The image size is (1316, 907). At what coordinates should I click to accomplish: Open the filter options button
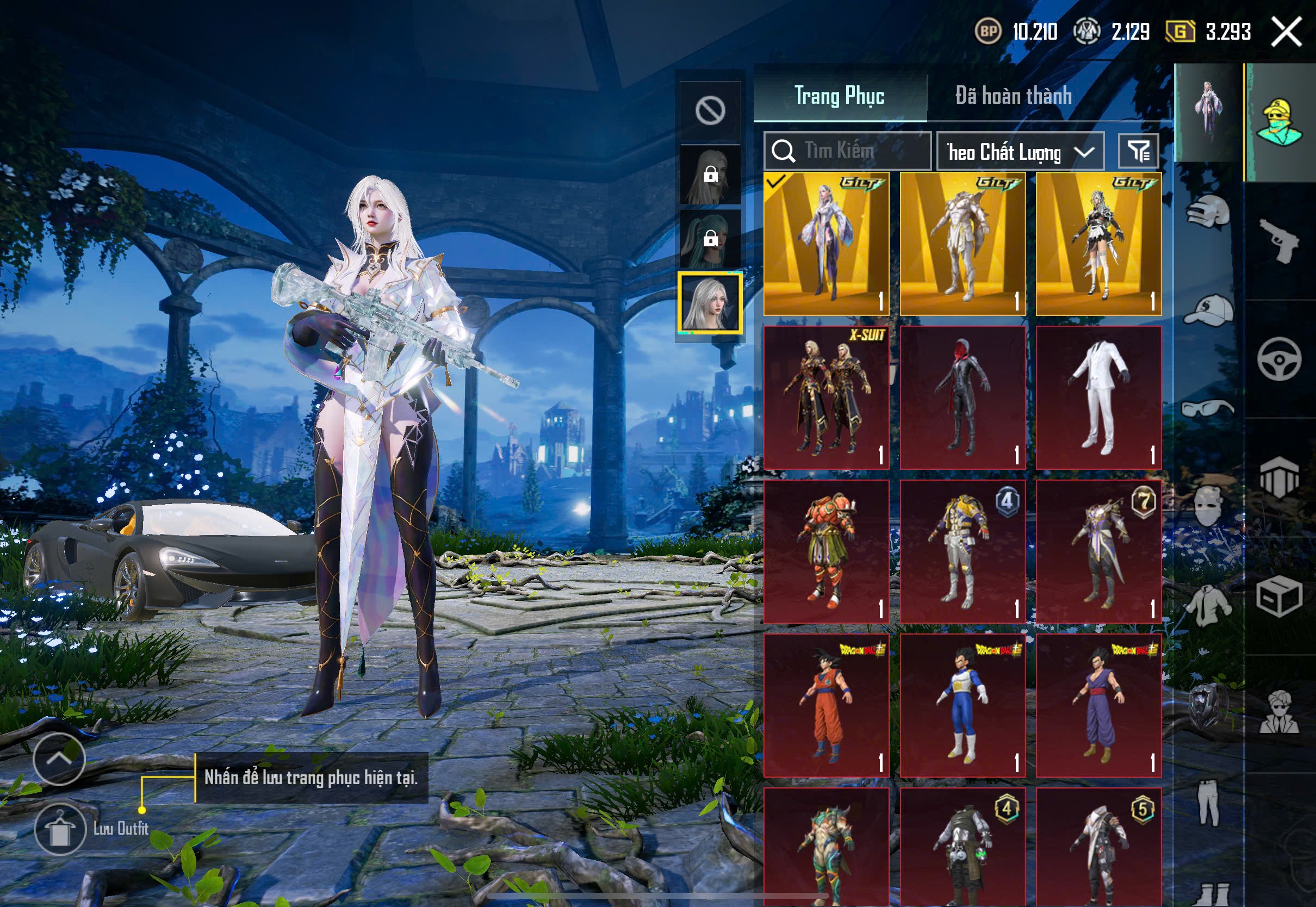click(x=1138, y=151)
